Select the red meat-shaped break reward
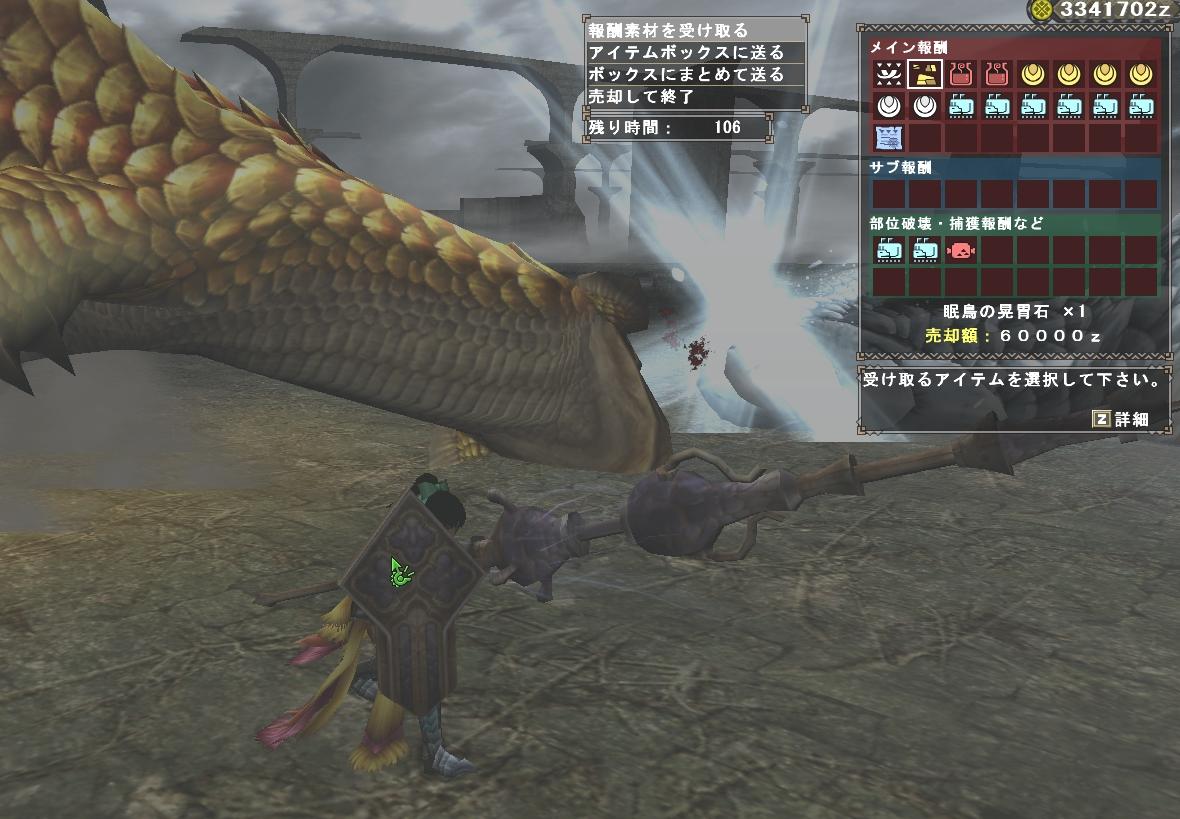Screen dimensions: 1180x819 (x=960, y=250)
